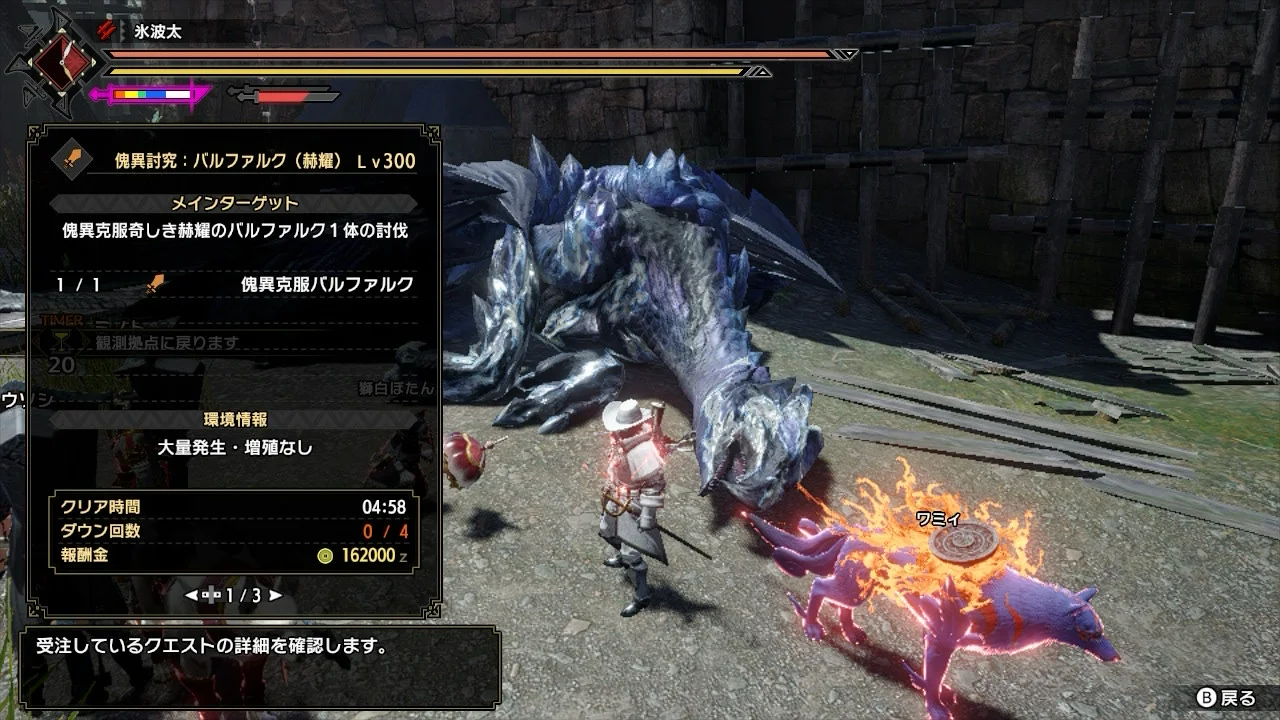
Task: Go to the previous quest detail page
Action: click(x=191, y=595)
